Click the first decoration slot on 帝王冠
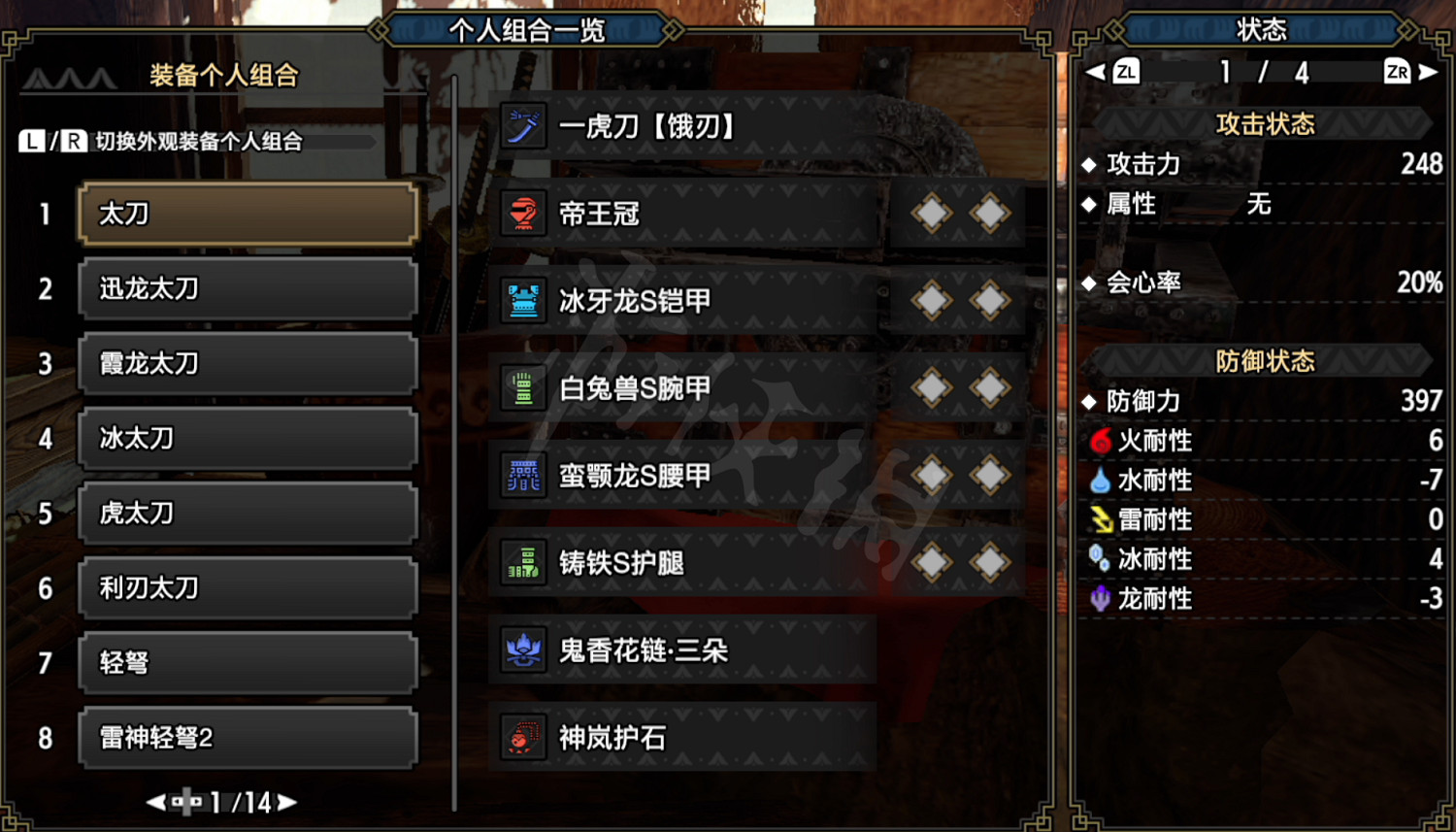The height and width of the screenshot is (832, 1456). click(930, 214)
